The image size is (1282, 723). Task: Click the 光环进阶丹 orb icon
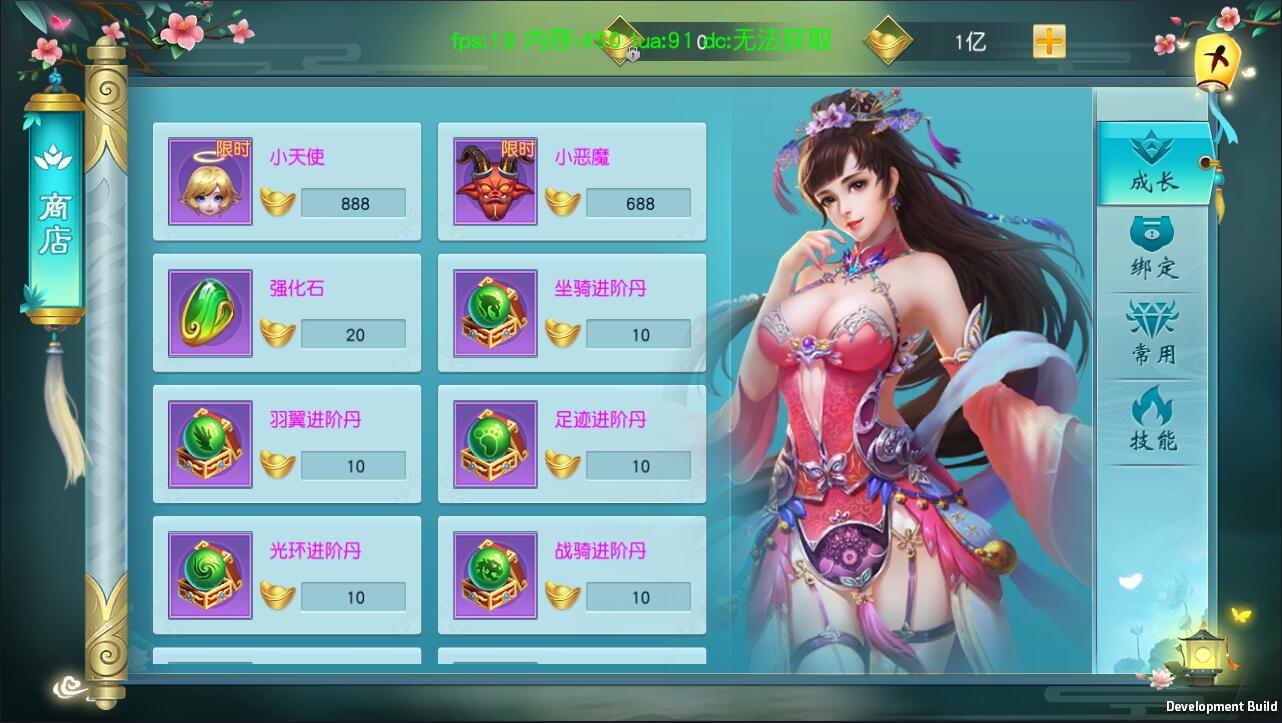[209, 574]
